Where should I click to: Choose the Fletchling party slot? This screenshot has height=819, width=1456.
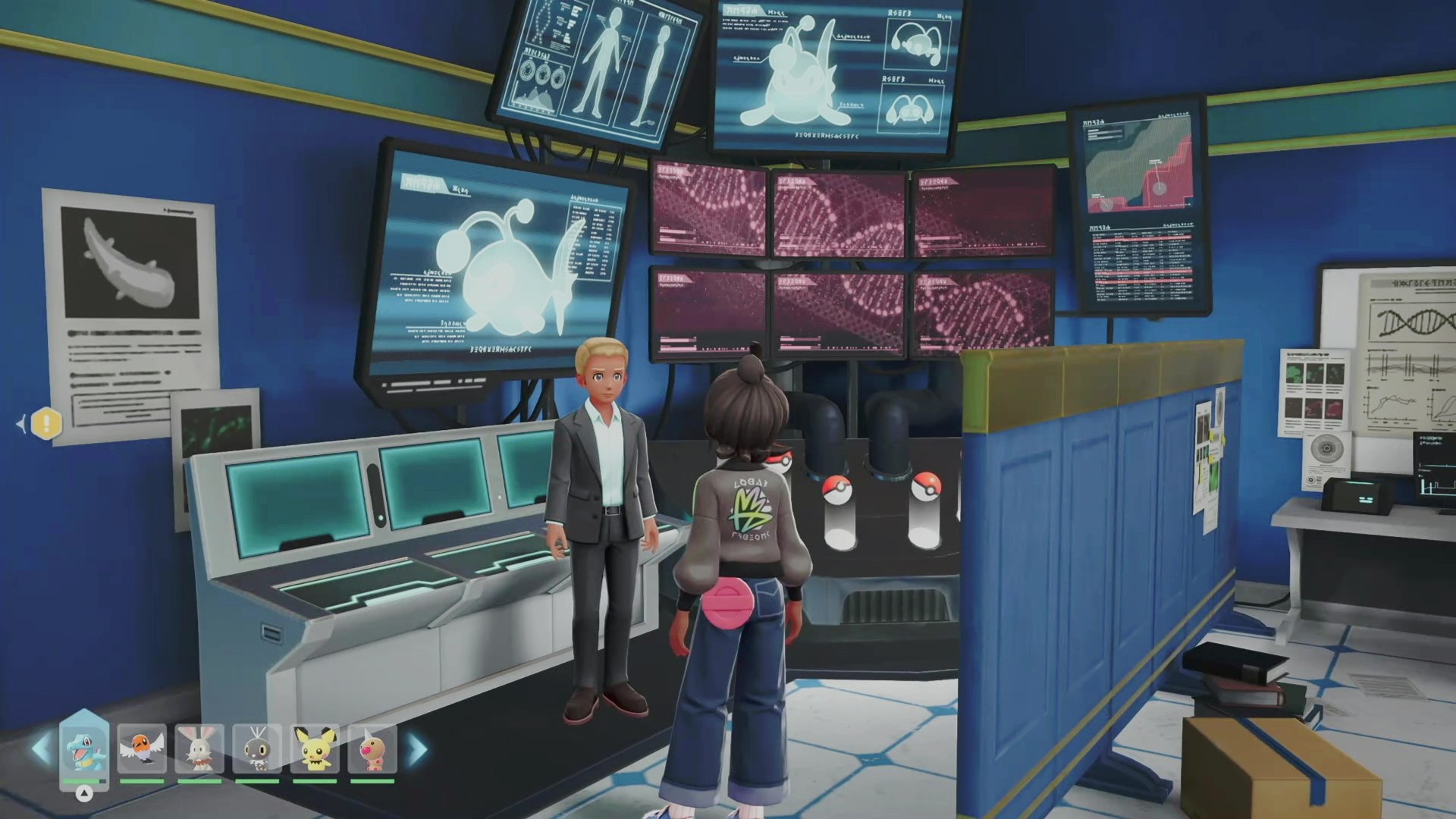(x=142, y=748)
